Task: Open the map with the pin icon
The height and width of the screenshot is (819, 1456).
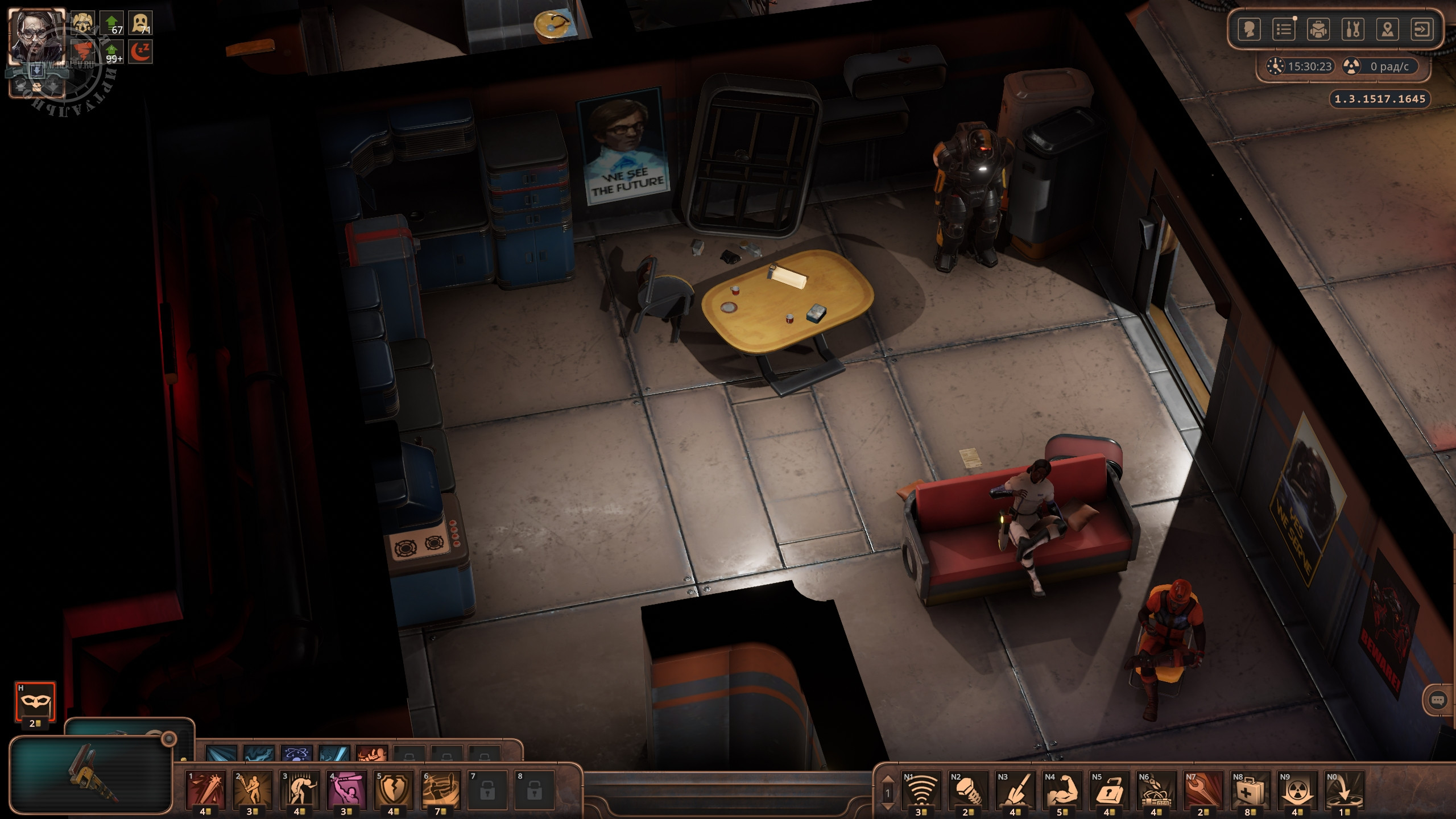Action: [1388, 29]
